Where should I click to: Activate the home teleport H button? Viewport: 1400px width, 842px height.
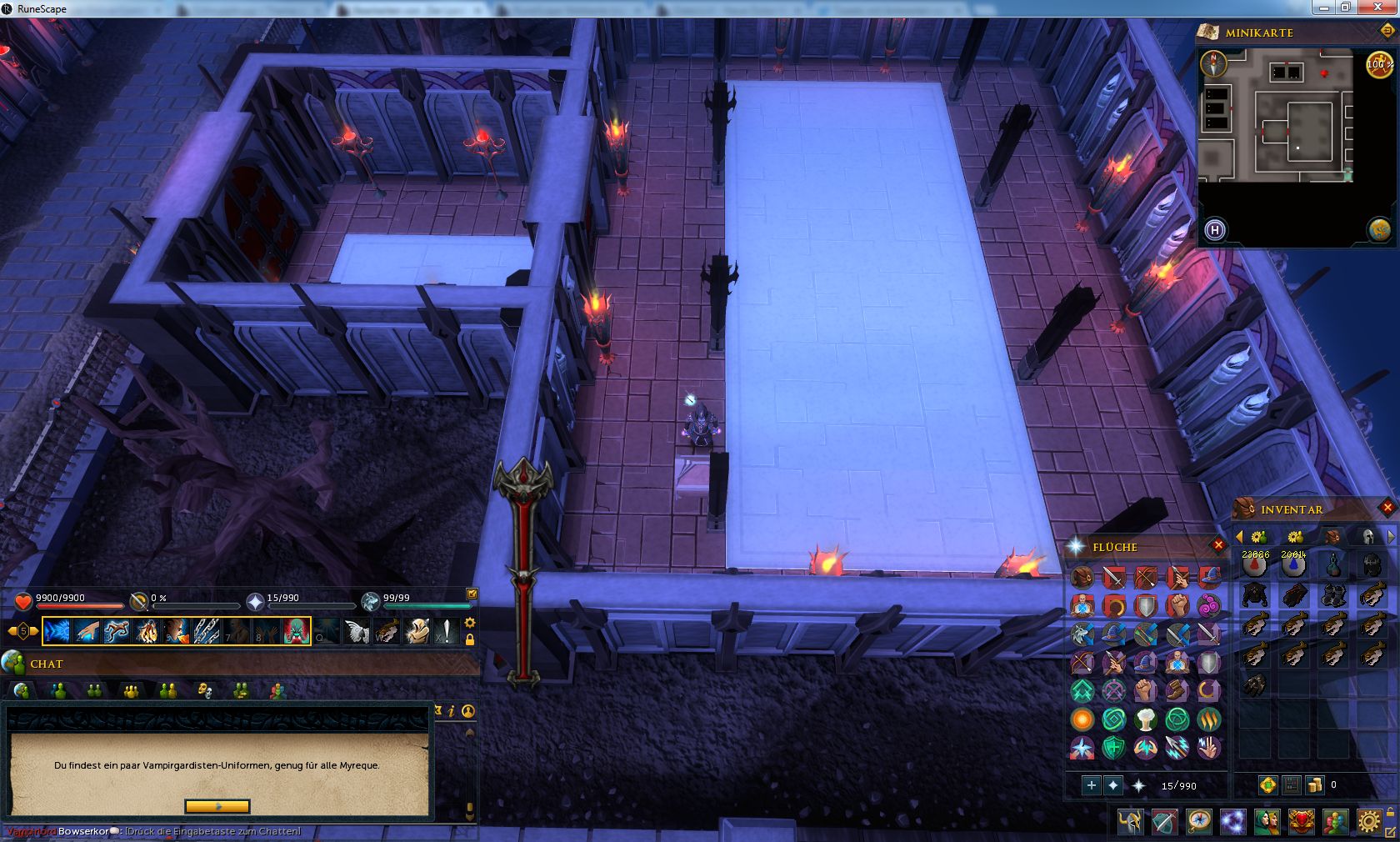pos(1215,230)
